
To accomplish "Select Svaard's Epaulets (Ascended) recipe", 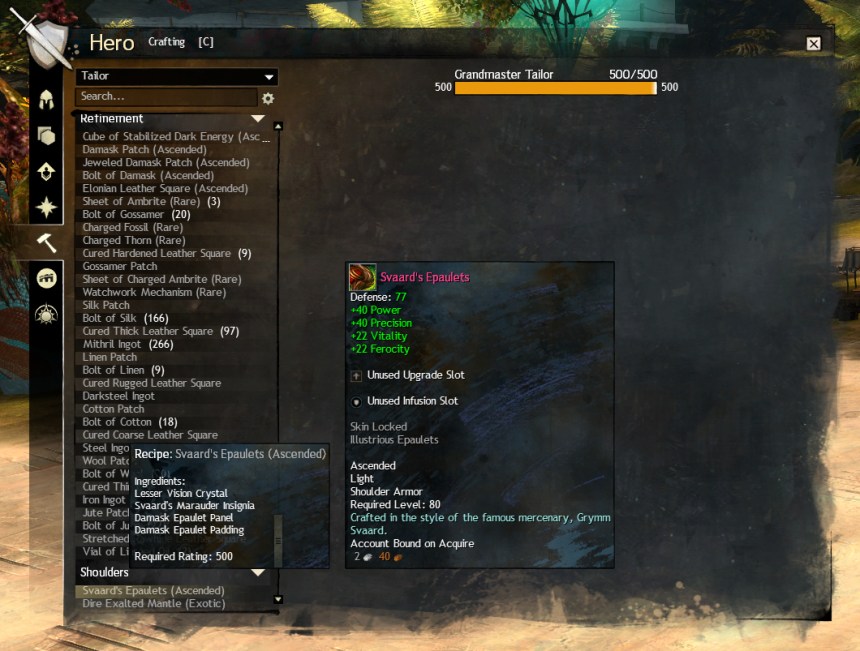I will 153,591.
